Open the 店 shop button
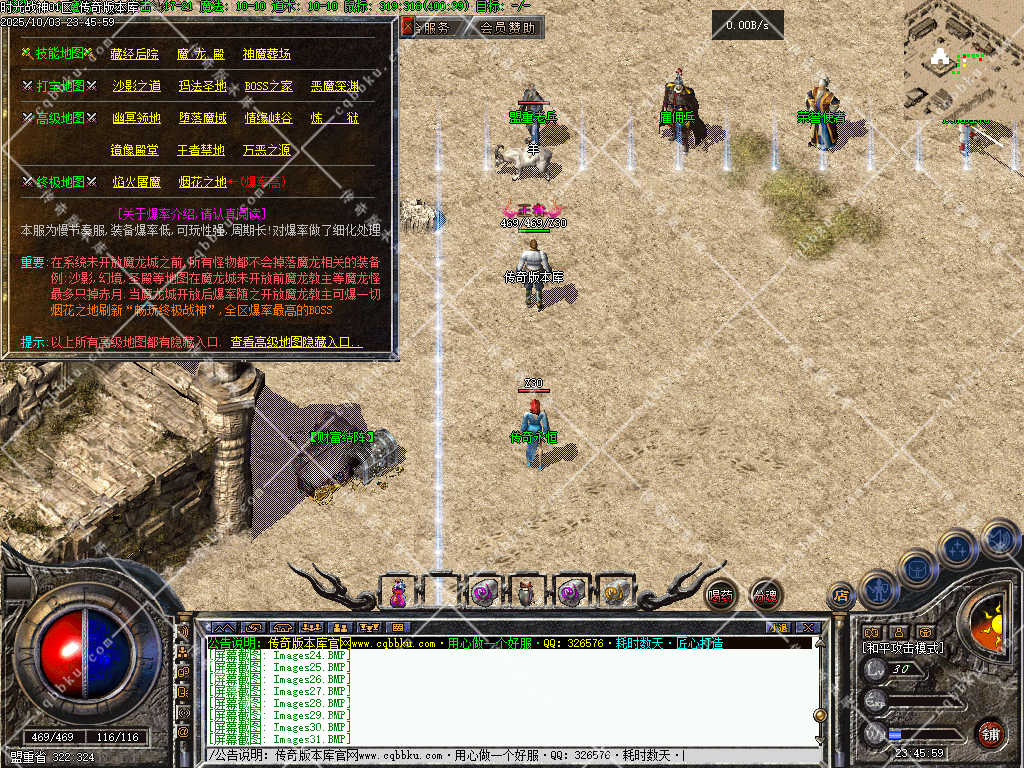This screenshot has height=768, width=1024. pos(840,596)
